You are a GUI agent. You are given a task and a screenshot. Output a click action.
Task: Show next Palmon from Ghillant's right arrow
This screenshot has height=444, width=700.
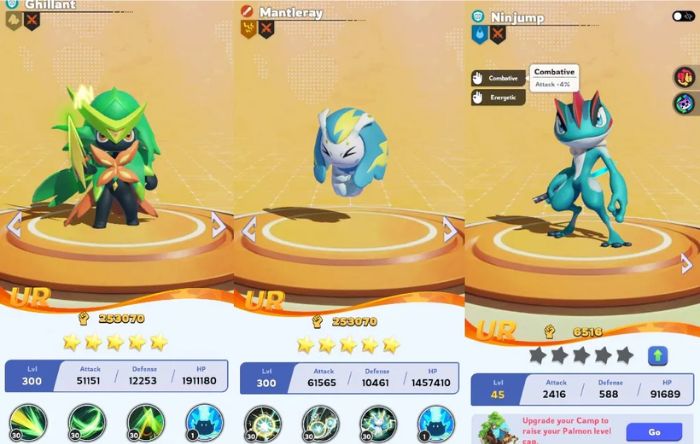pos(218,227)
